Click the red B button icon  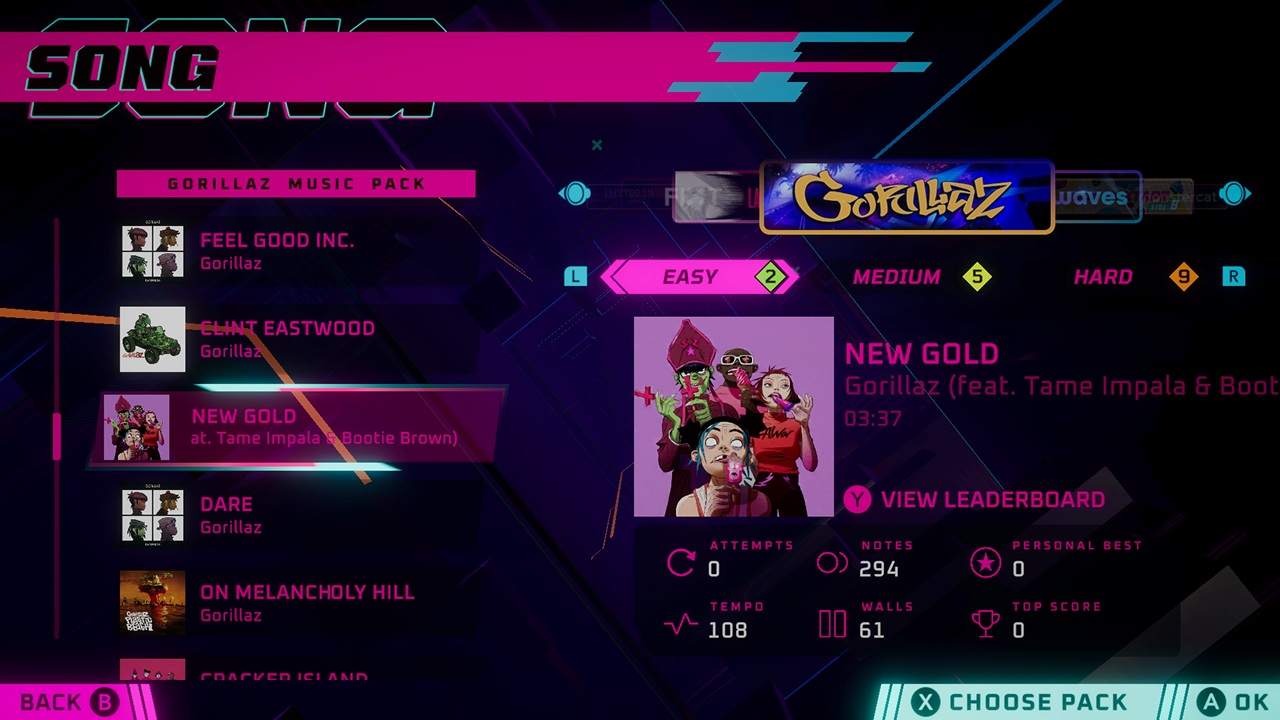[103, 701]
